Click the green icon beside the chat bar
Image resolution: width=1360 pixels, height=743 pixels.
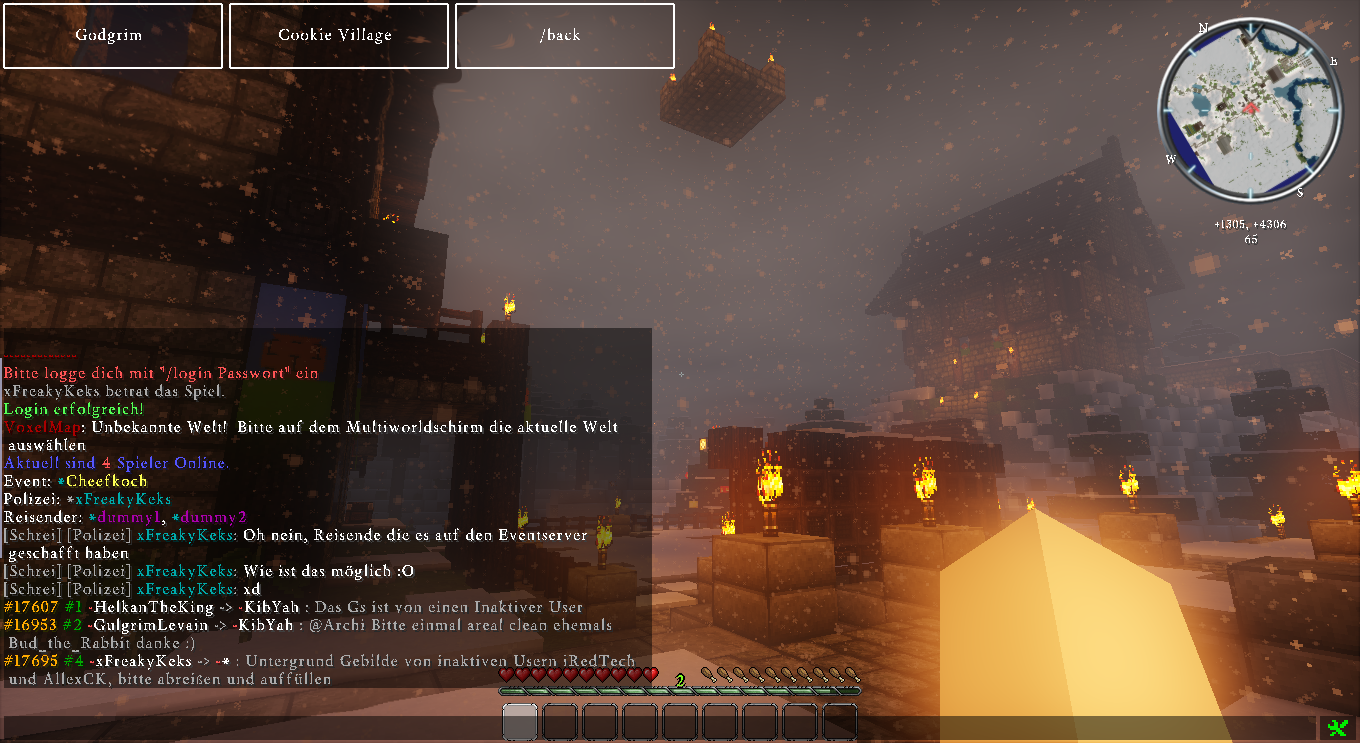(1337, 728)
